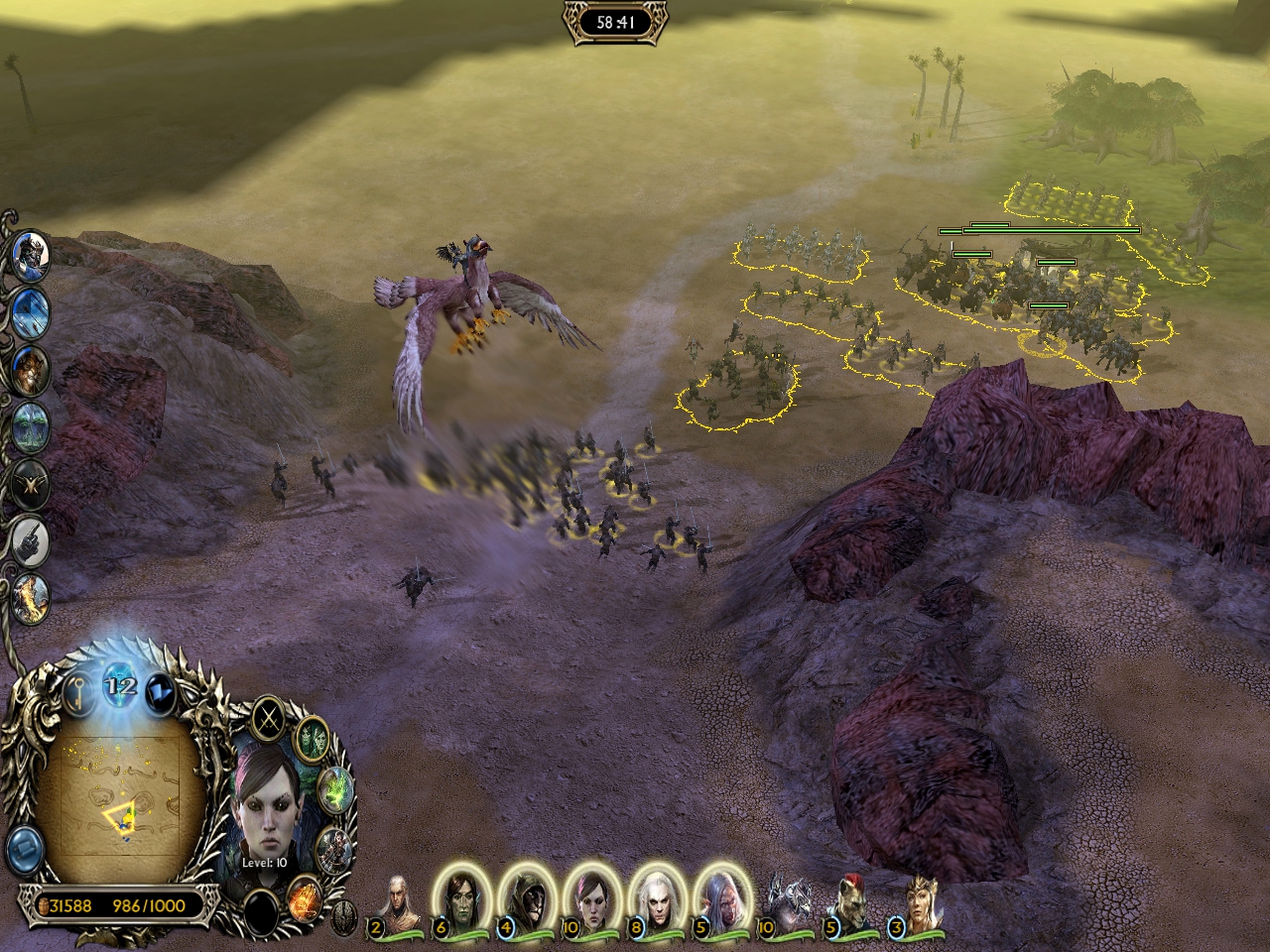Select the hooded level 4 hero portrait
This screenshot has height=952, width=1270.
tap(526, 900)
